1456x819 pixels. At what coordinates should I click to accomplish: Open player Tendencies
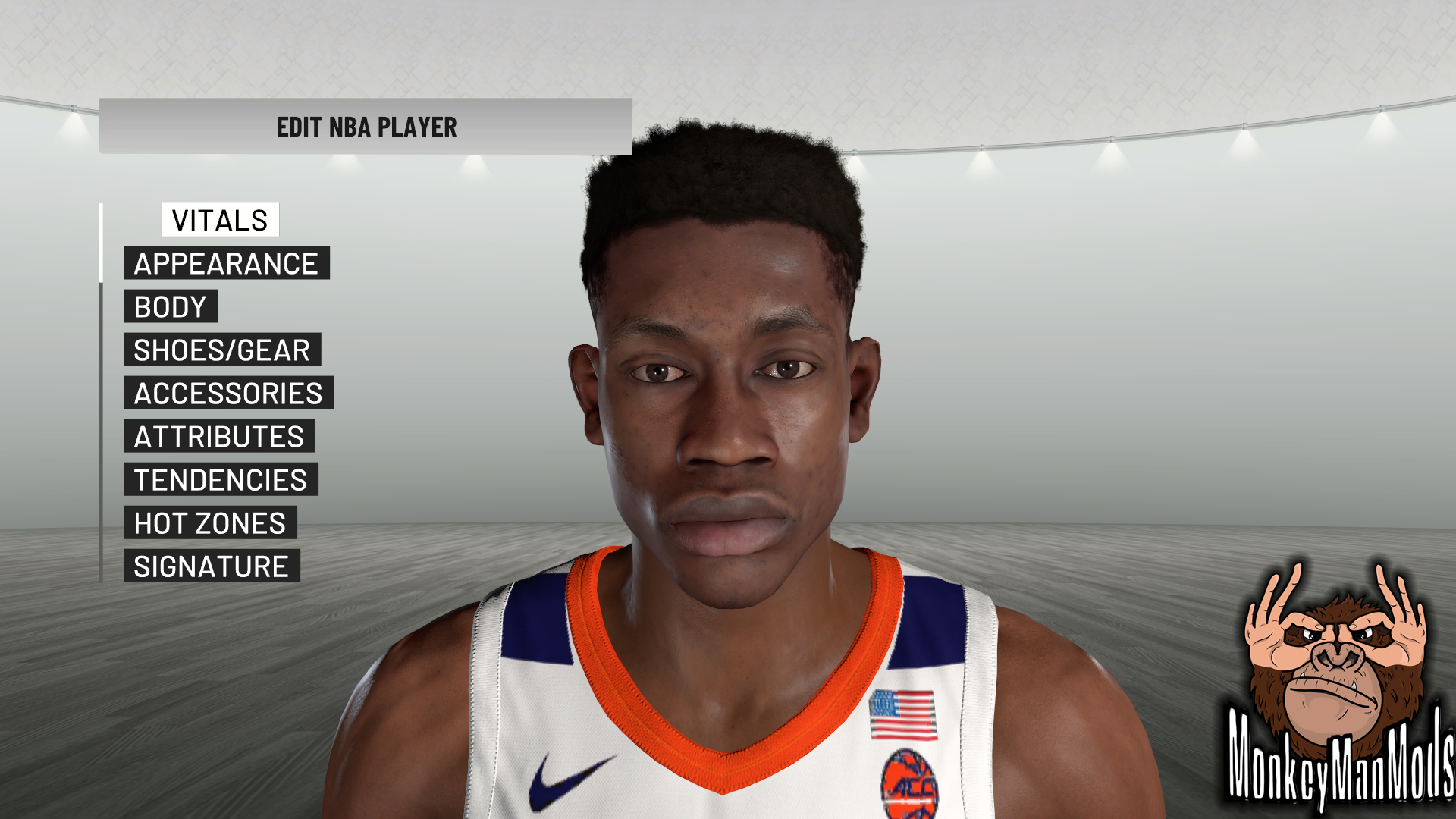pyautogui.click(x=221, y=479)
